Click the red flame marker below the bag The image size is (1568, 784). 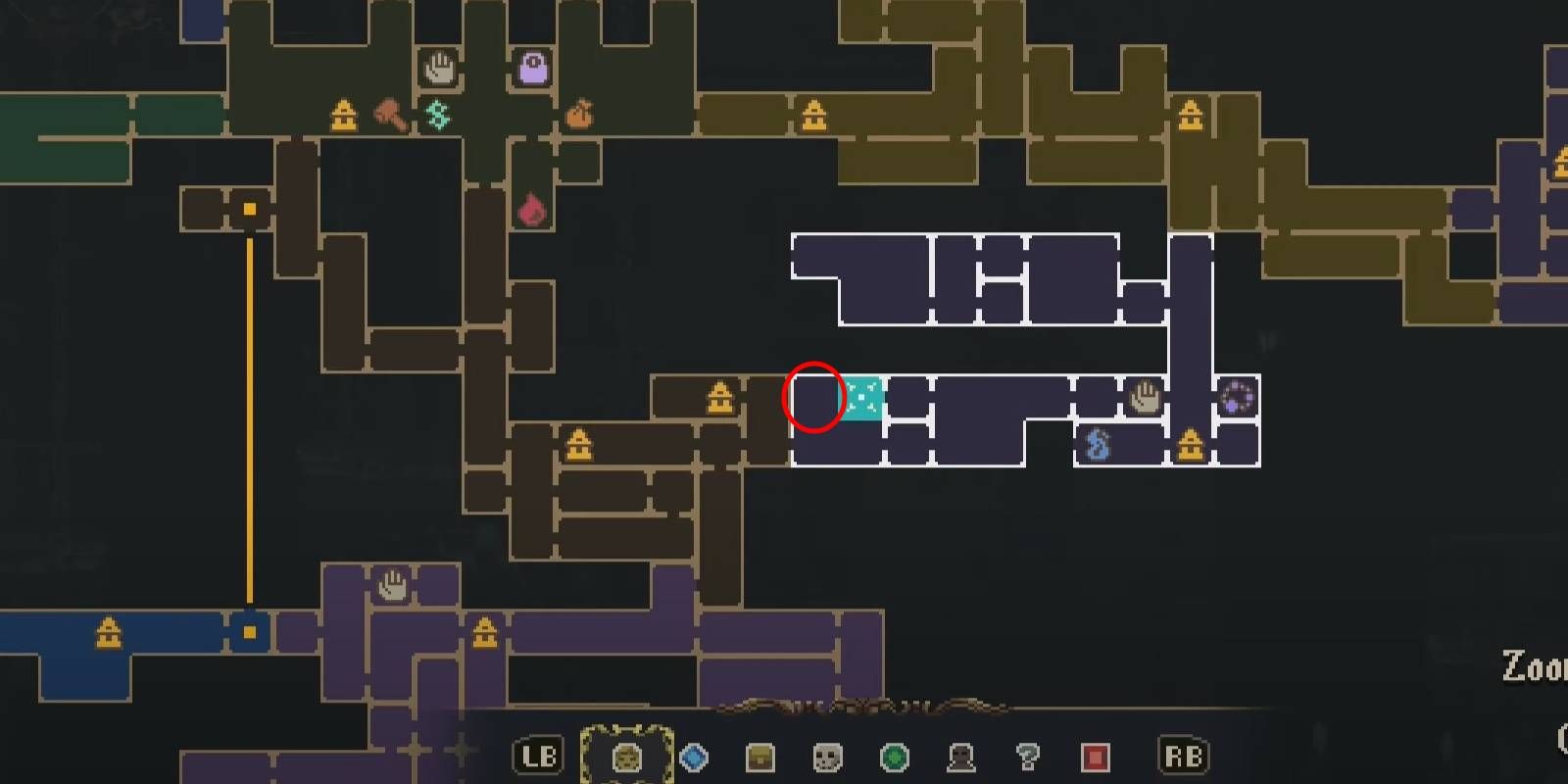[530, 209]
